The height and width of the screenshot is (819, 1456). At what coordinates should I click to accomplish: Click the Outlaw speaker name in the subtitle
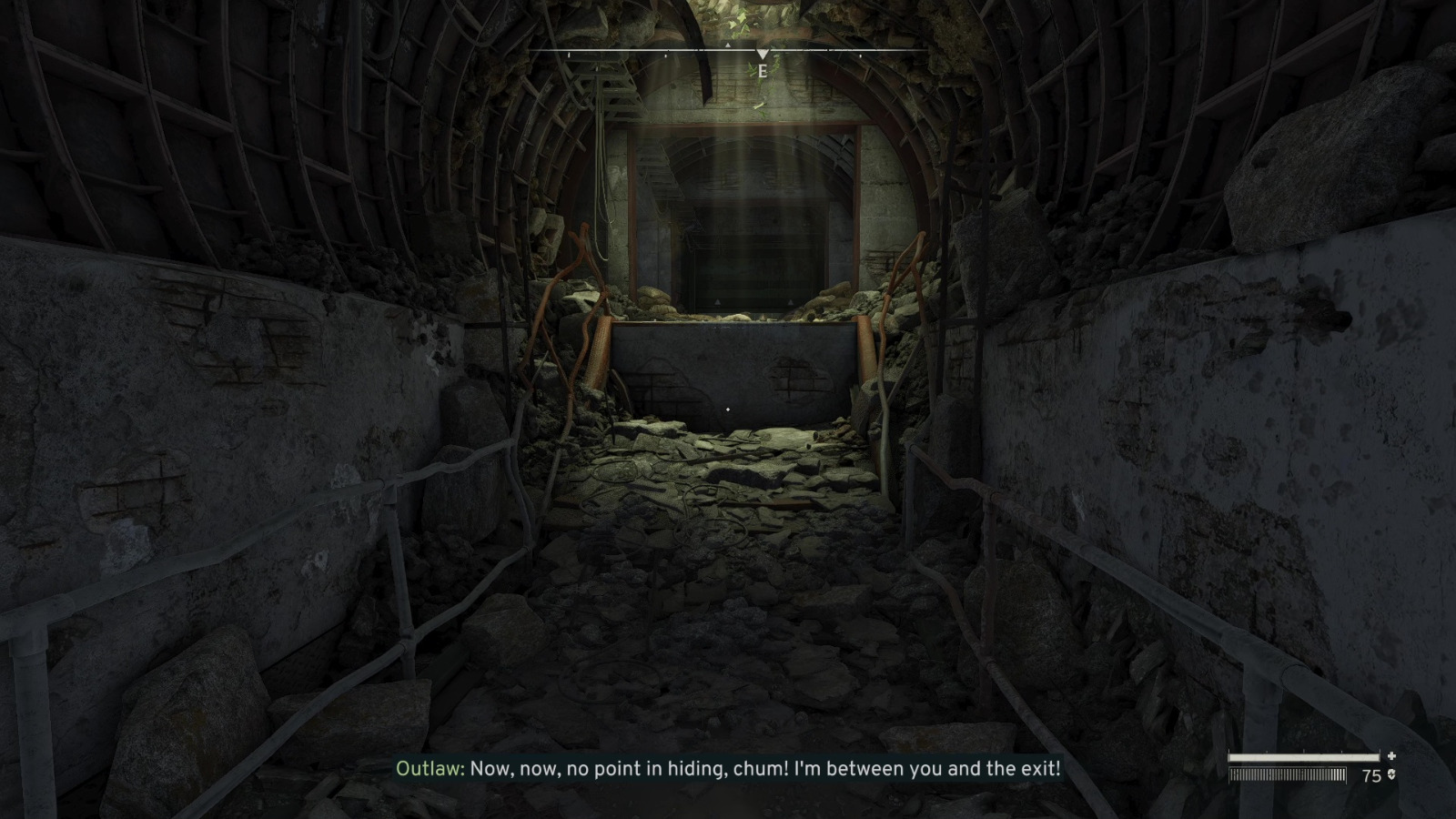tap(428, 769)
